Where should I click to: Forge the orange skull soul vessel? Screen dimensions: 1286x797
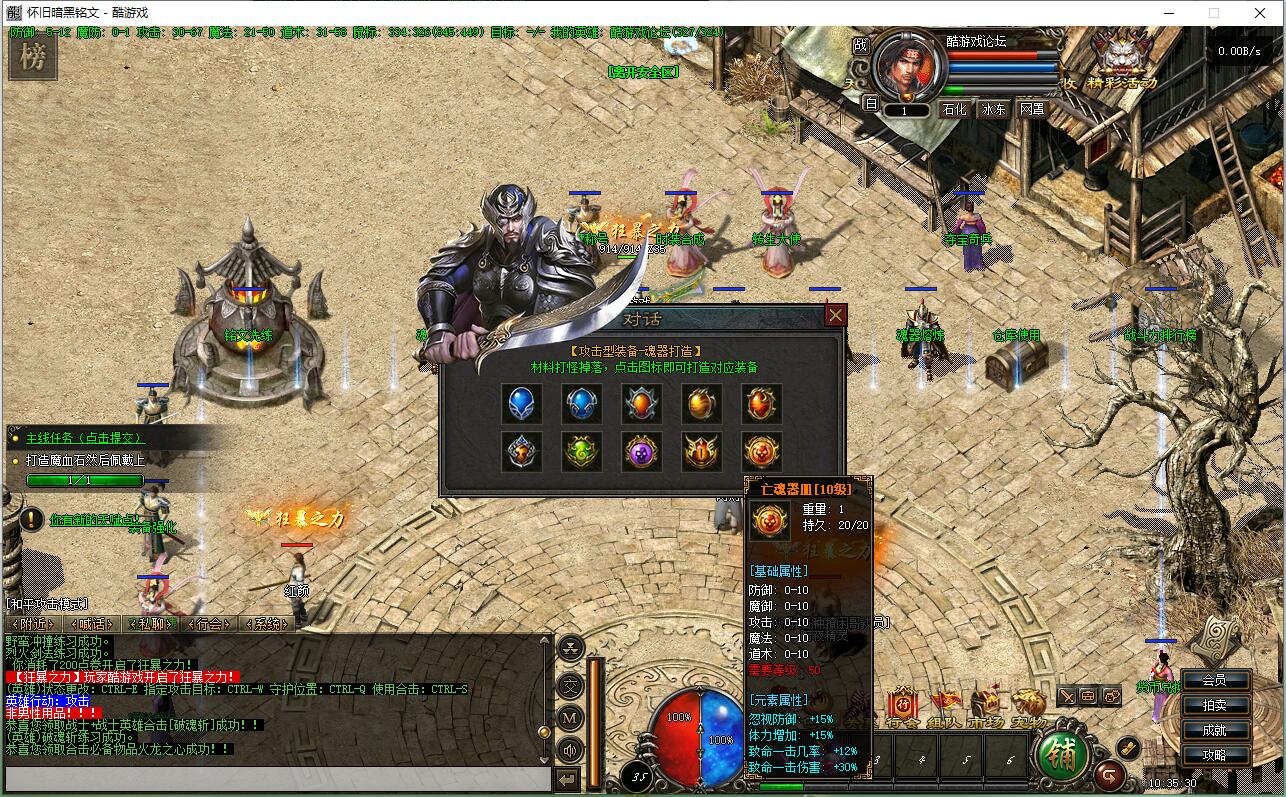coord(762,452)
